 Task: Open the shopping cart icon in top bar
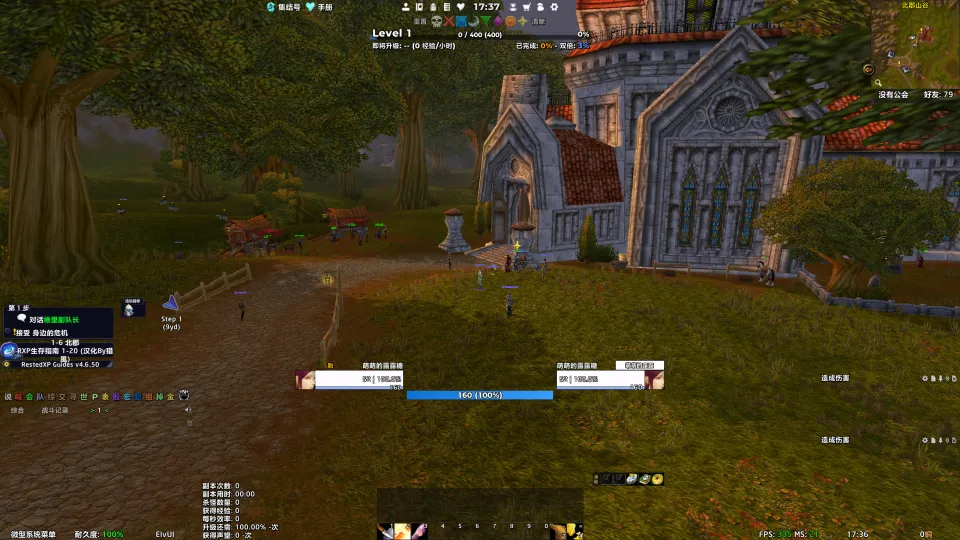tap(526, 7)
